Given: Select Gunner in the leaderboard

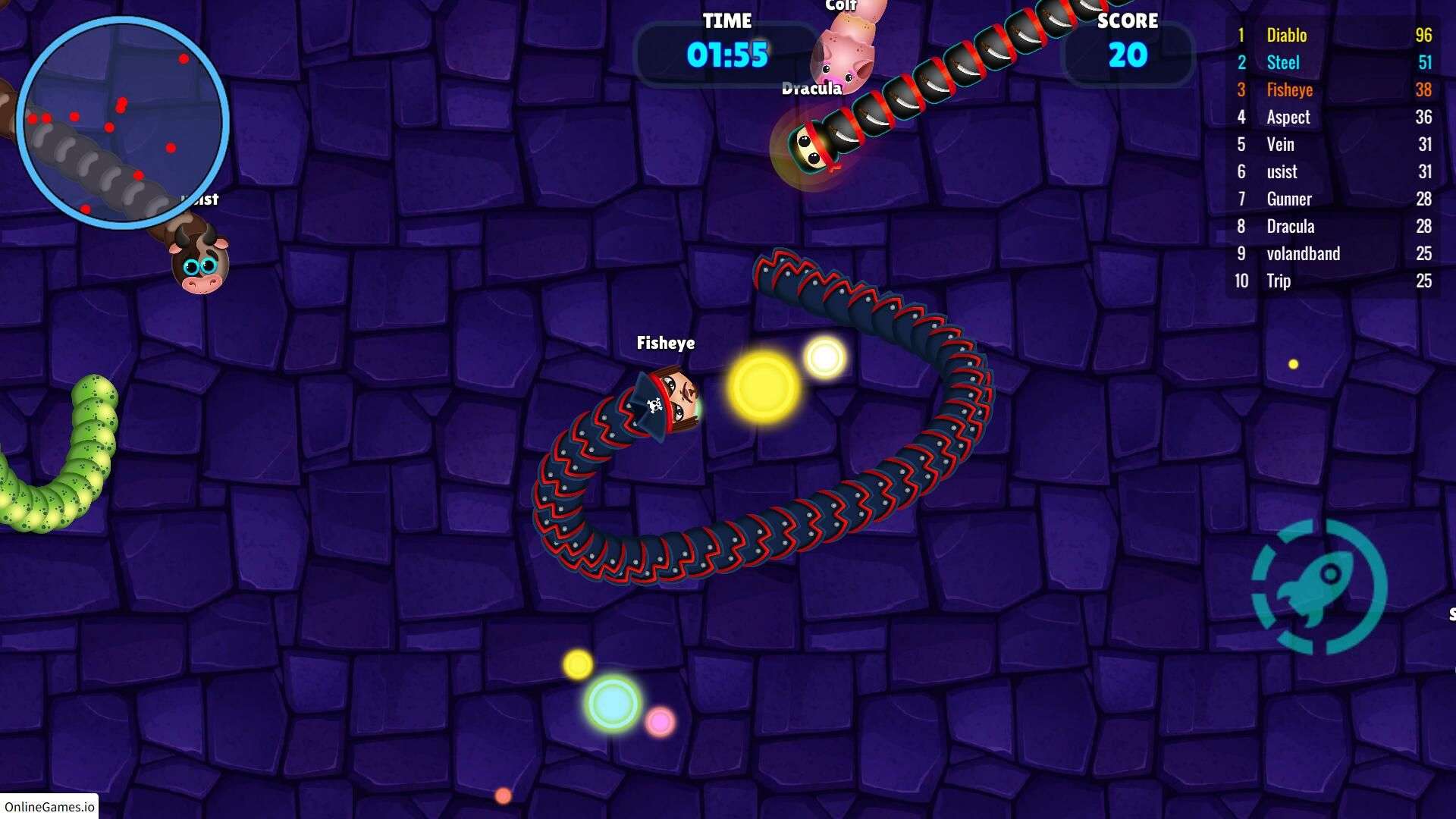Looking at the screenshot, I should [x=1333, y=199].
